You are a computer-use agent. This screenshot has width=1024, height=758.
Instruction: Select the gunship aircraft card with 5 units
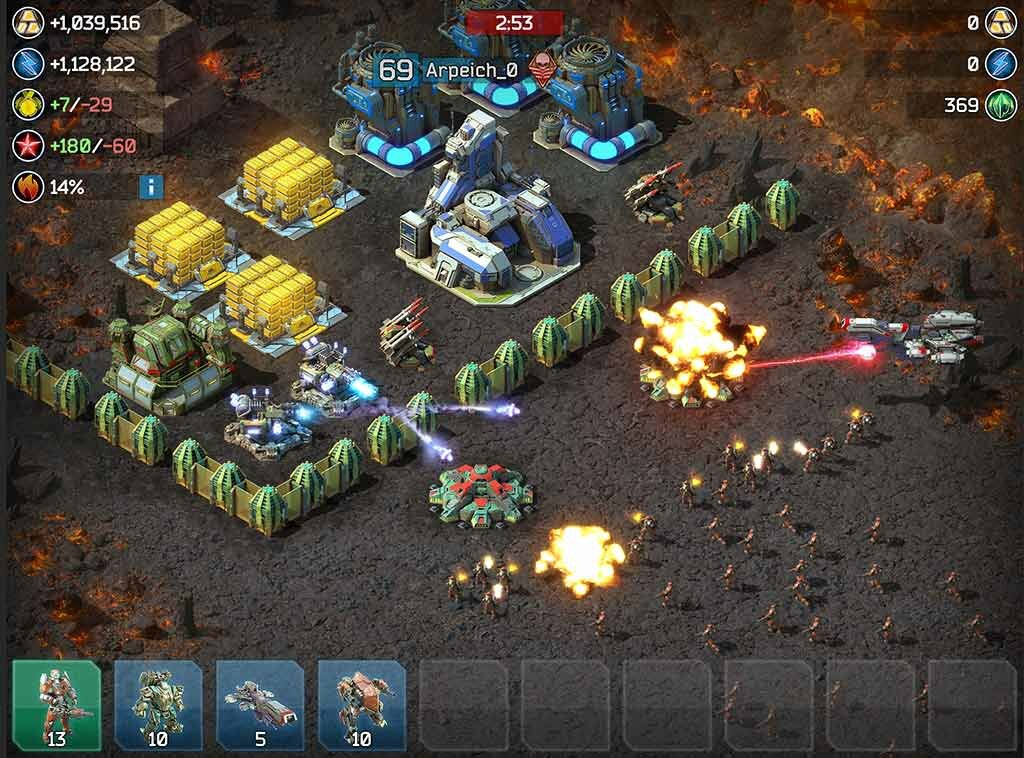click(260, 704)
